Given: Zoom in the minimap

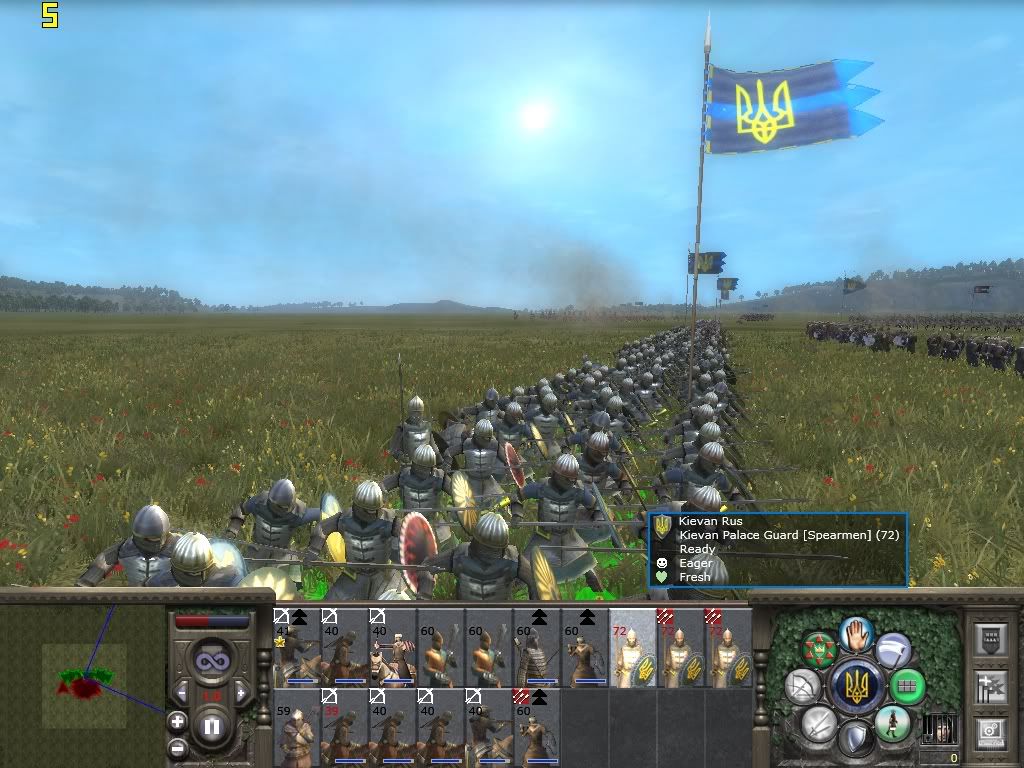Looking at the screenshot, I should [177, 721].
